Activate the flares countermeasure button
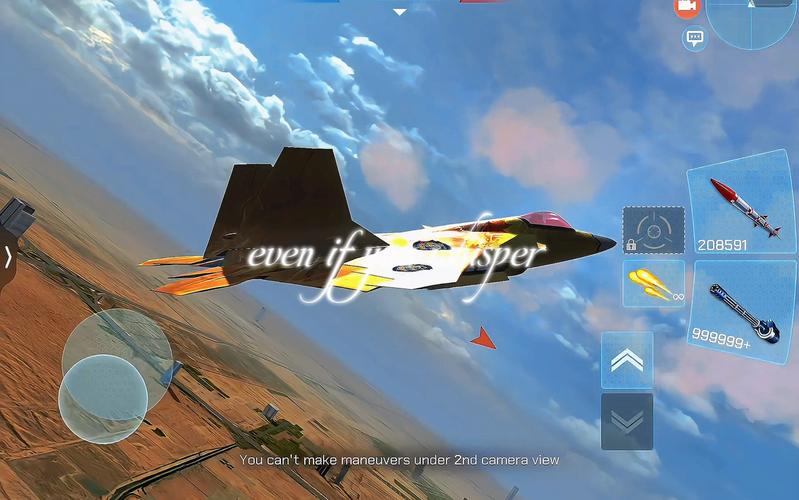Screen dimensions: 799x500 tap(653, 283)
